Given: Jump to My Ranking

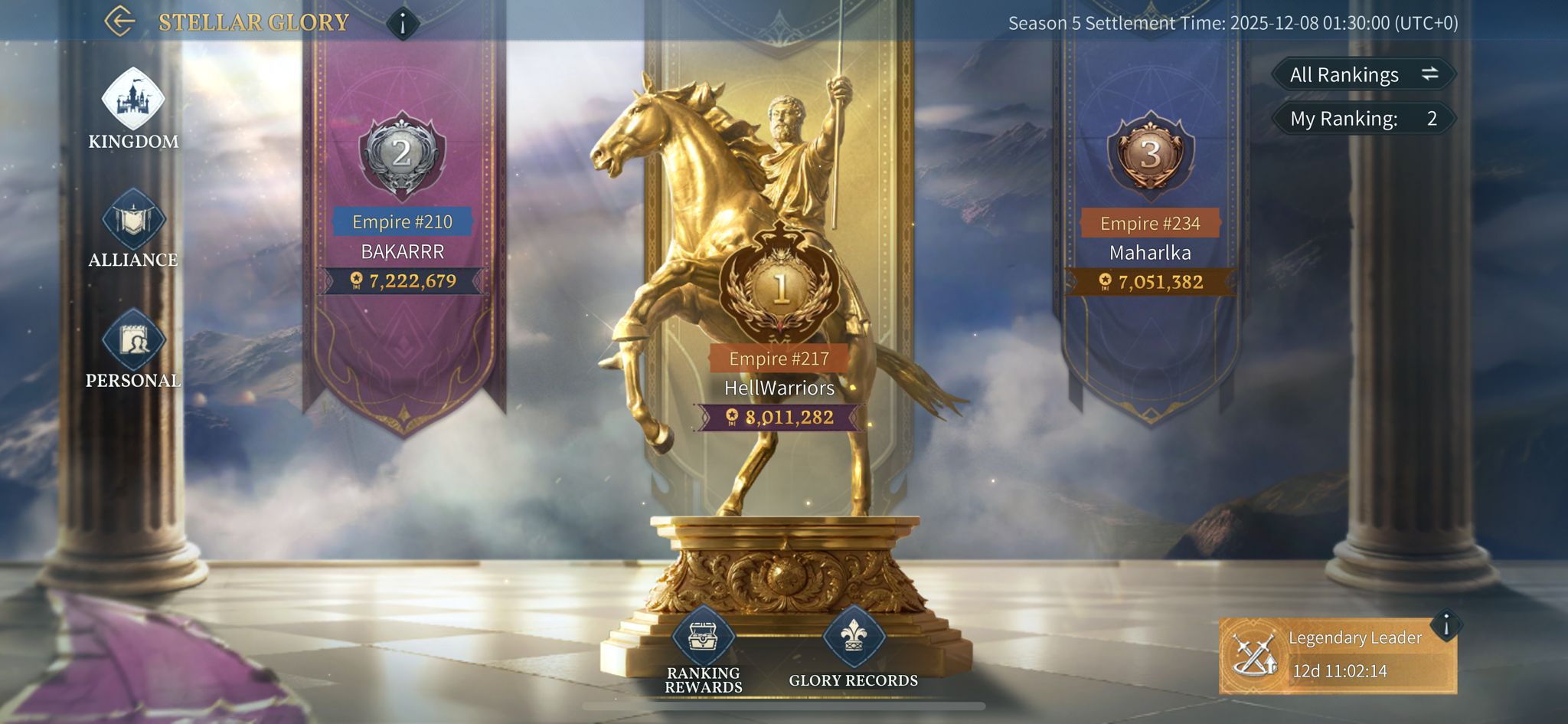Looking at the screenshot, I should click(1364, 119).
